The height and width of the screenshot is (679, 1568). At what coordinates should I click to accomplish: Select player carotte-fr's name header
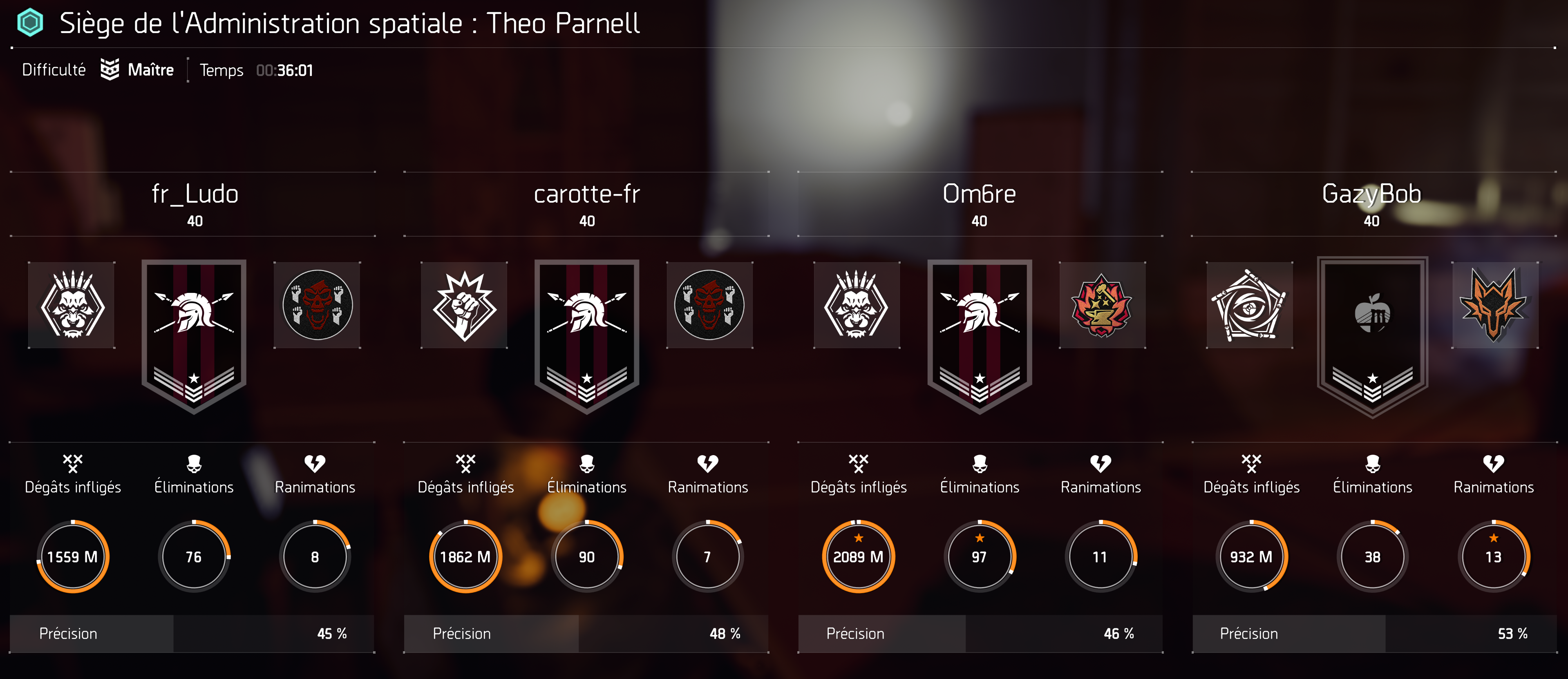tap(587, 194)
